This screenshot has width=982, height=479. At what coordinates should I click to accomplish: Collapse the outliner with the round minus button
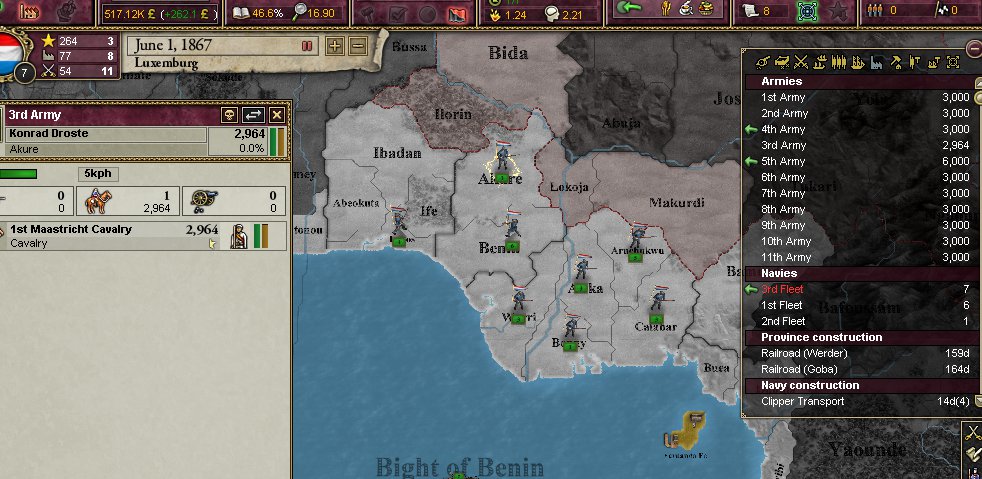974,49
